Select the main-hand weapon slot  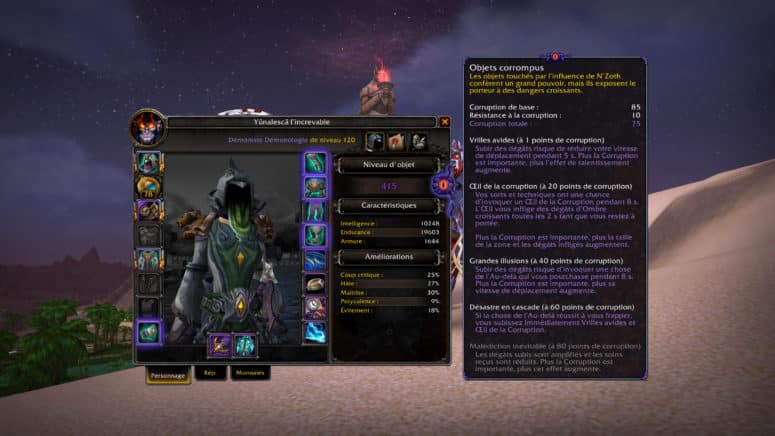click(x=220, y=346)
